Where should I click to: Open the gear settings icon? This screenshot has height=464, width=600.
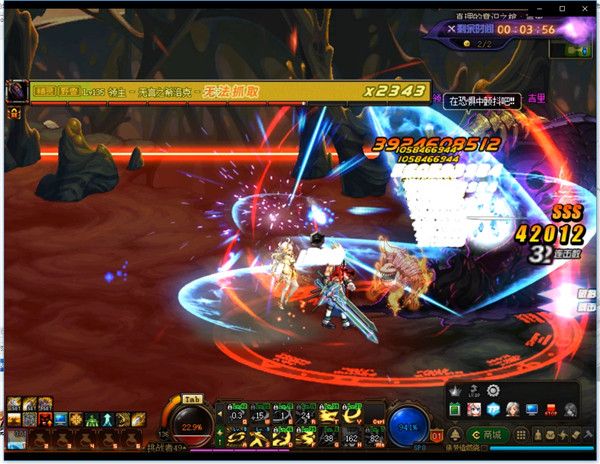[491, 390]
